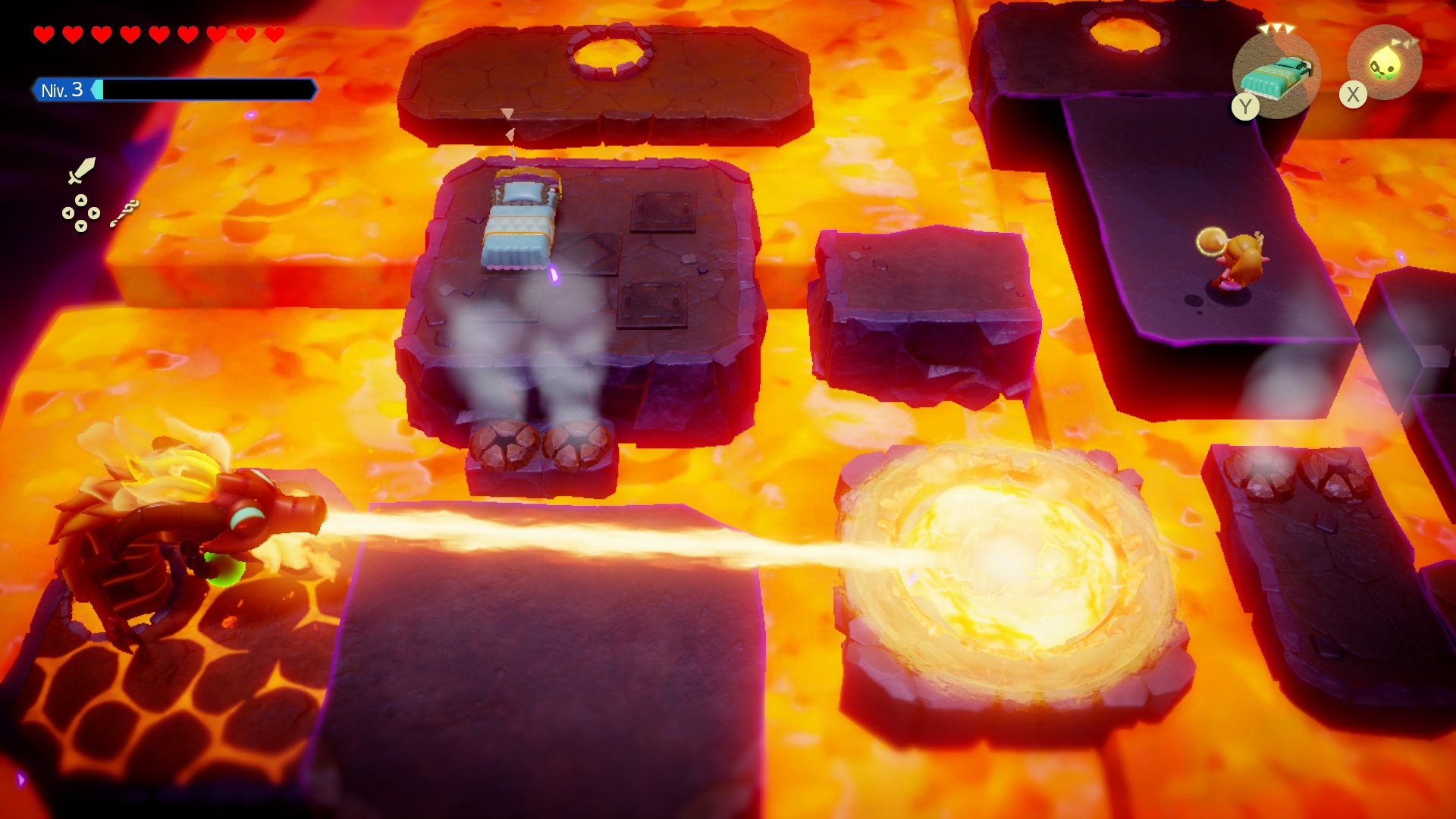Choose the Tri rod icon
This screenshot has height=819, width=1456.
click(x=124, y=213)
